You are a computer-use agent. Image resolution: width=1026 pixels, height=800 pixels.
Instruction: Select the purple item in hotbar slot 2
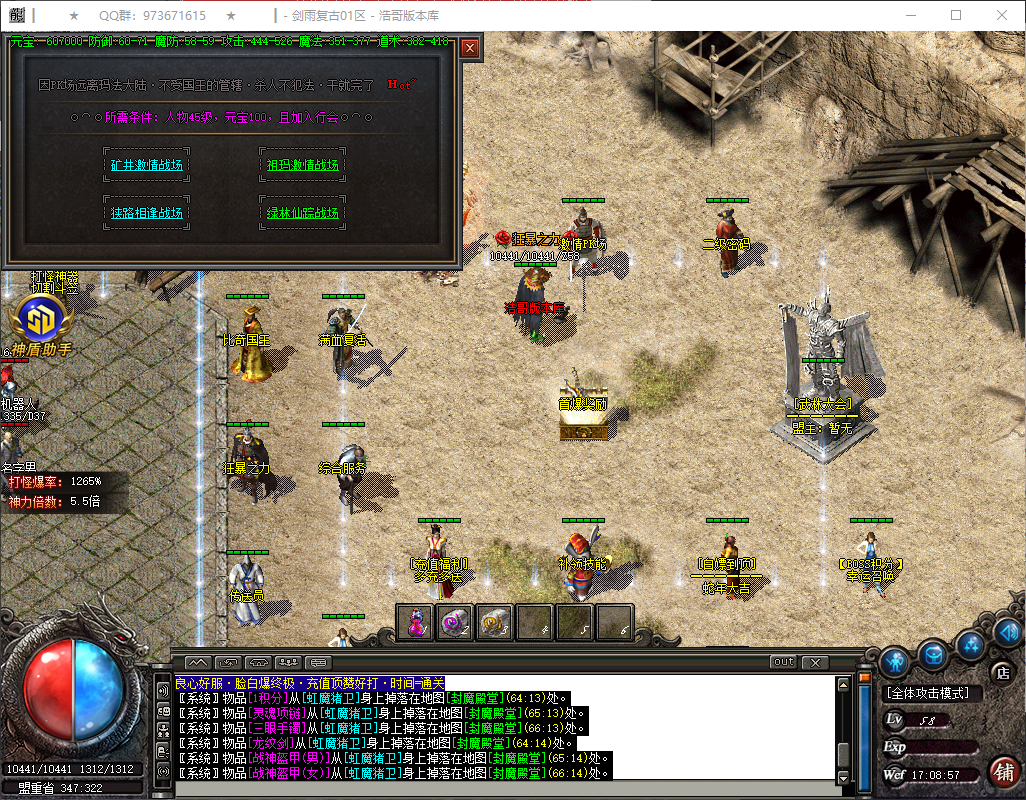455,622
